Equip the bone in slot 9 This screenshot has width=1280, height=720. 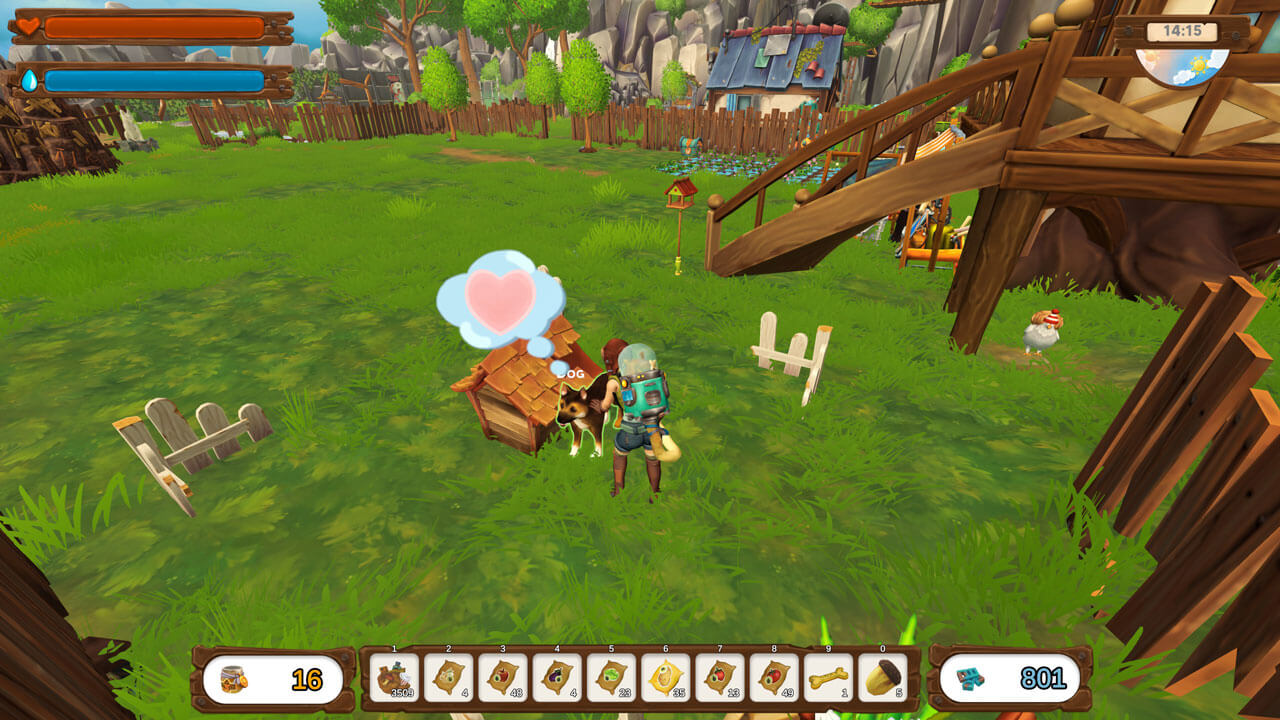(x=828, y=678)
